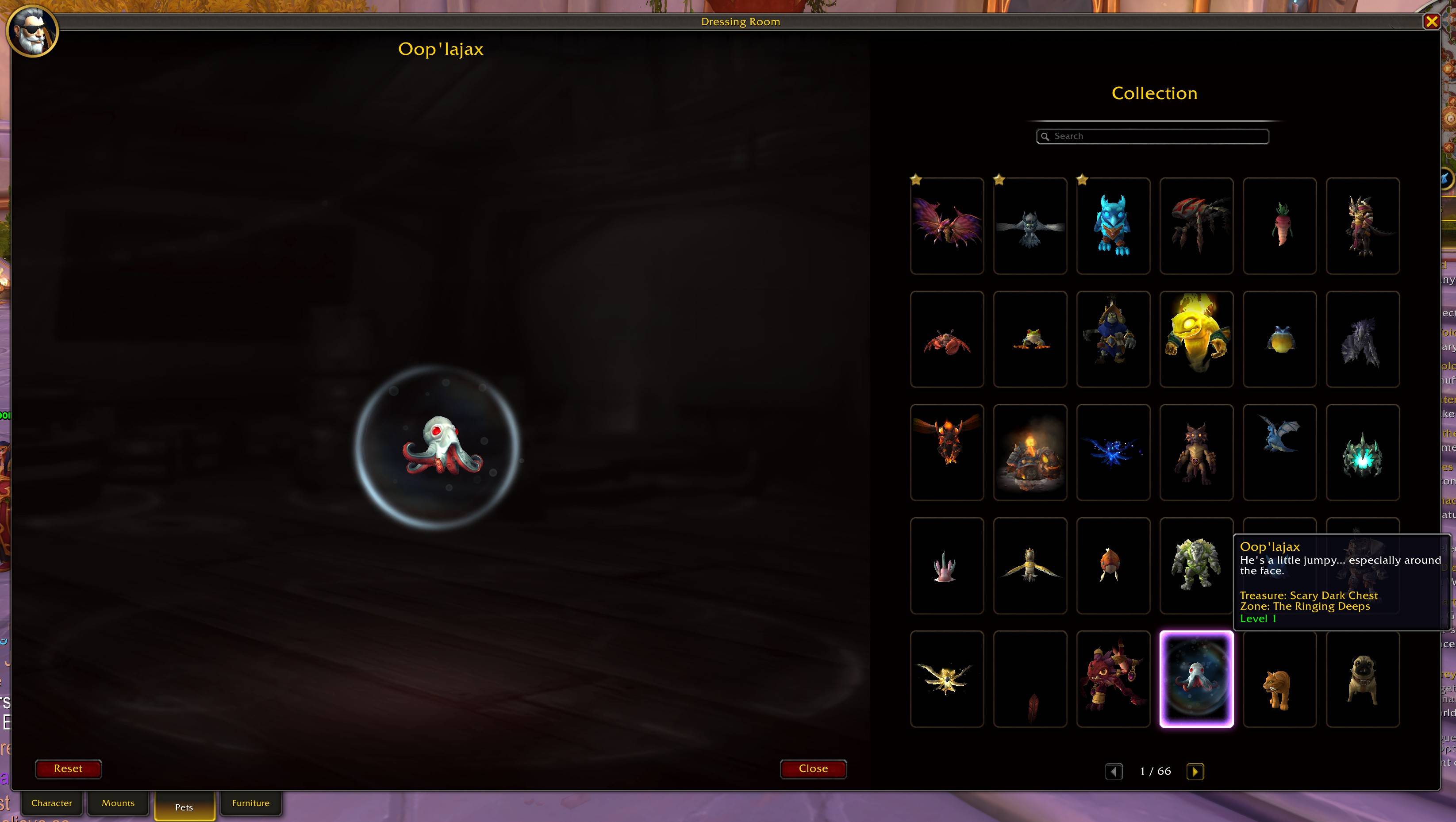Select the carrot pet icon

tap(1279, 225)
